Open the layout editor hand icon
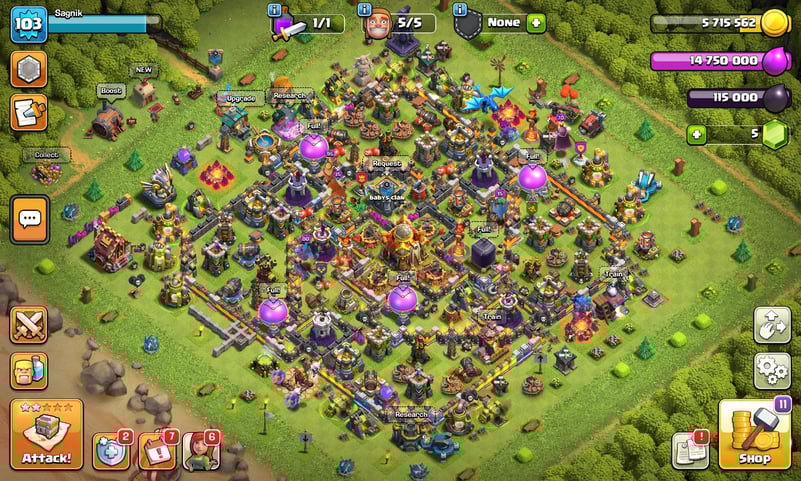801x481 pixels. tap(771, 325)
